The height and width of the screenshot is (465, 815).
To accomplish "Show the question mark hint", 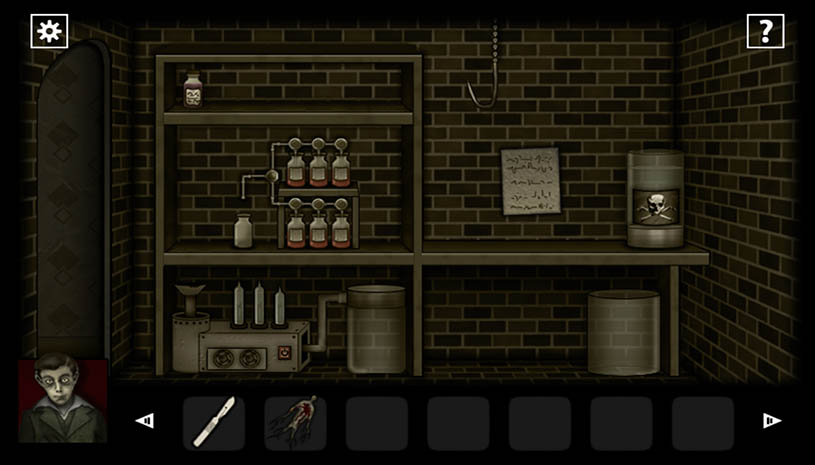I will [x=765, y=31].
